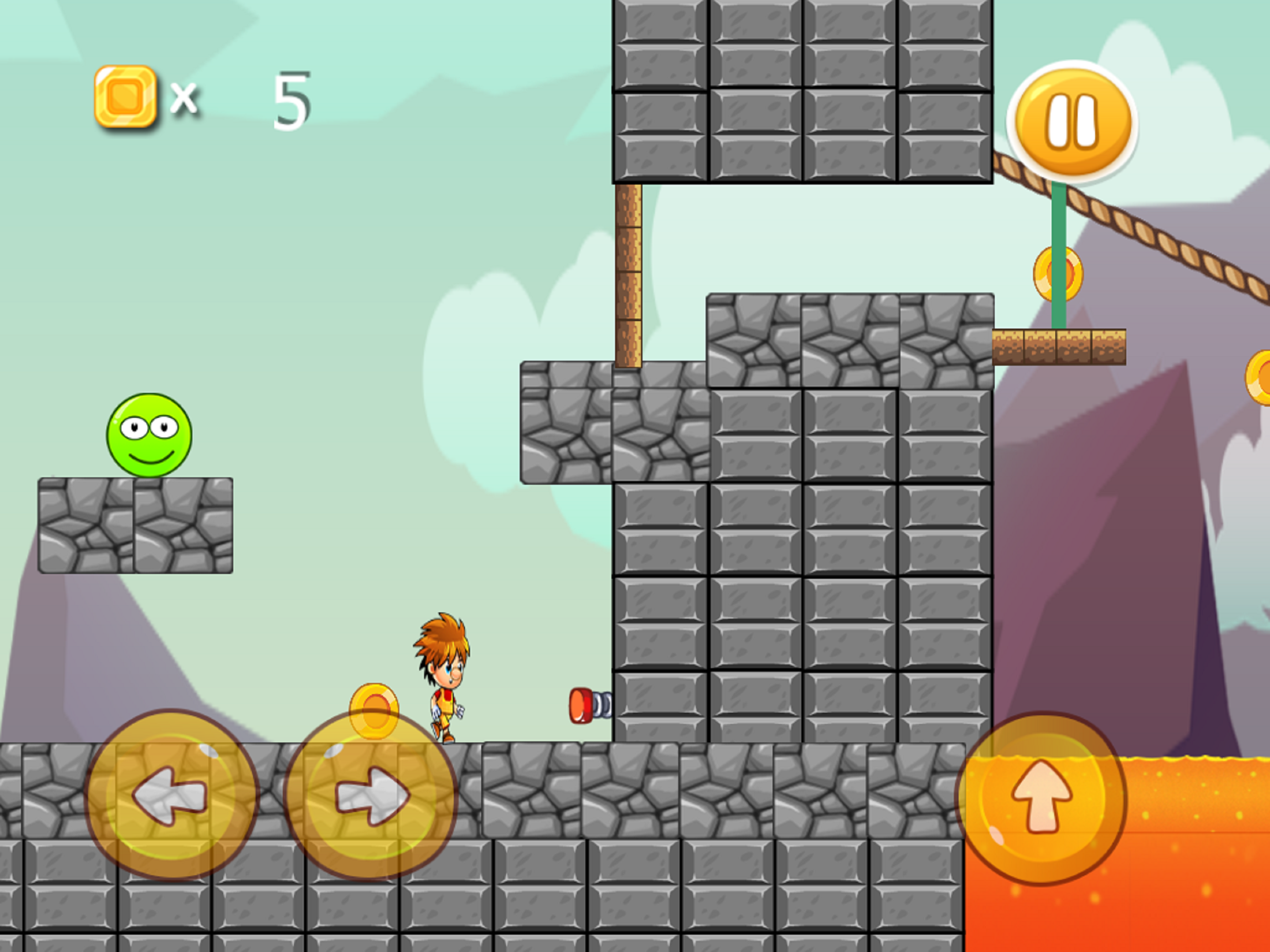Image resolution: width=1270 pixels, height=952 pixels.
Task: Pause the game with the yellow button
Action: tap(1072, 121)
